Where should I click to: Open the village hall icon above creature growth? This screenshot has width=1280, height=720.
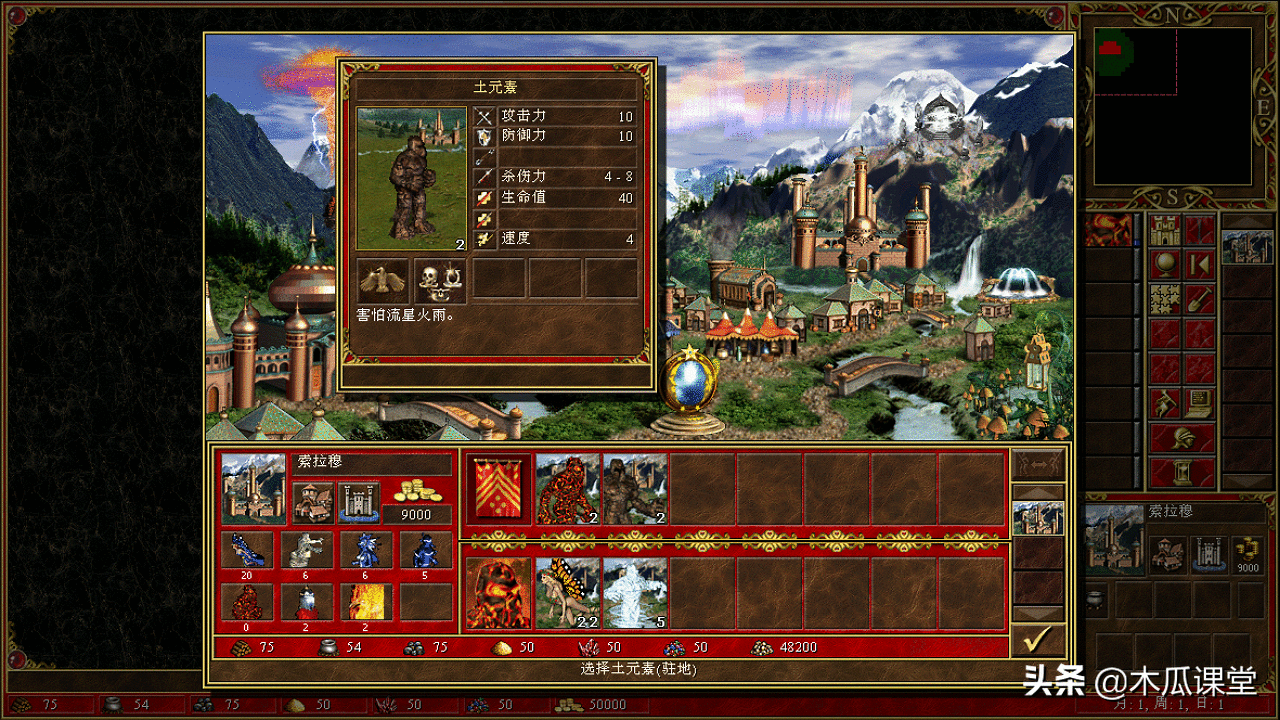click(313, 502)
